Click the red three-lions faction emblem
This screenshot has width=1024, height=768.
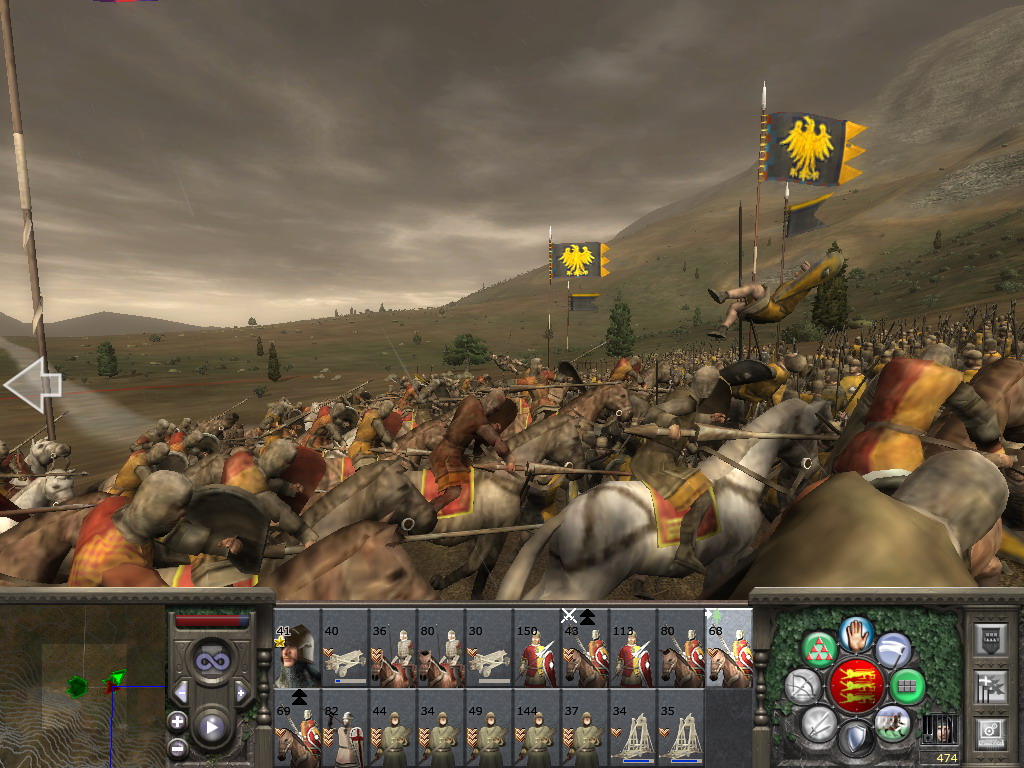(856, 686)
